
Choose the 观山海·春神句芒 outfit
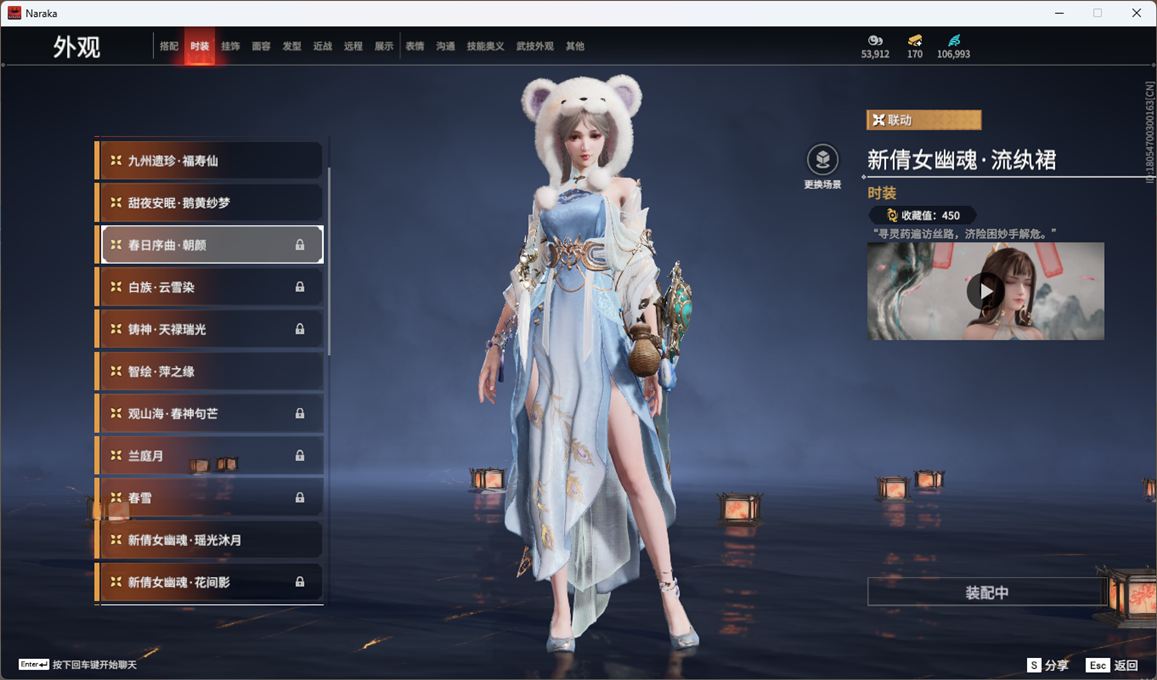210,413
